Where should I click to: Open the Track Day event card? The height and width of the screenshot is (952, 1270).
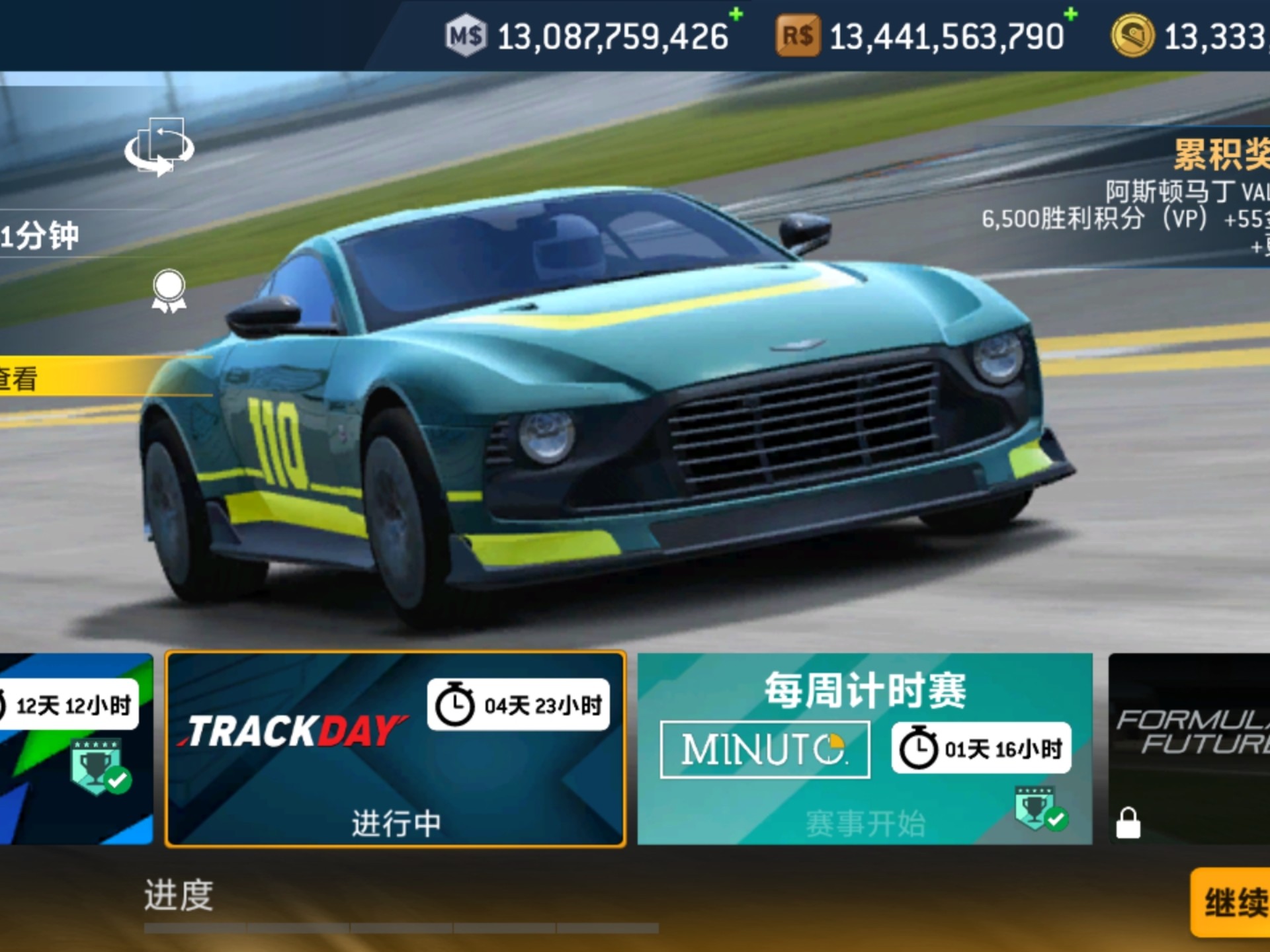click(x=396, y=749)
